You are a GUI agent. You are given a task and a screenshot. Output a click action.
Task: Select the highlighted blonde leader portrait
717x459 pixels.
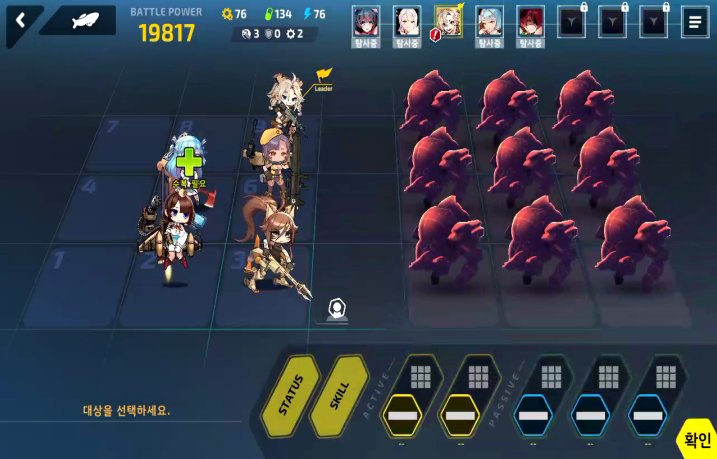point(448,21)
